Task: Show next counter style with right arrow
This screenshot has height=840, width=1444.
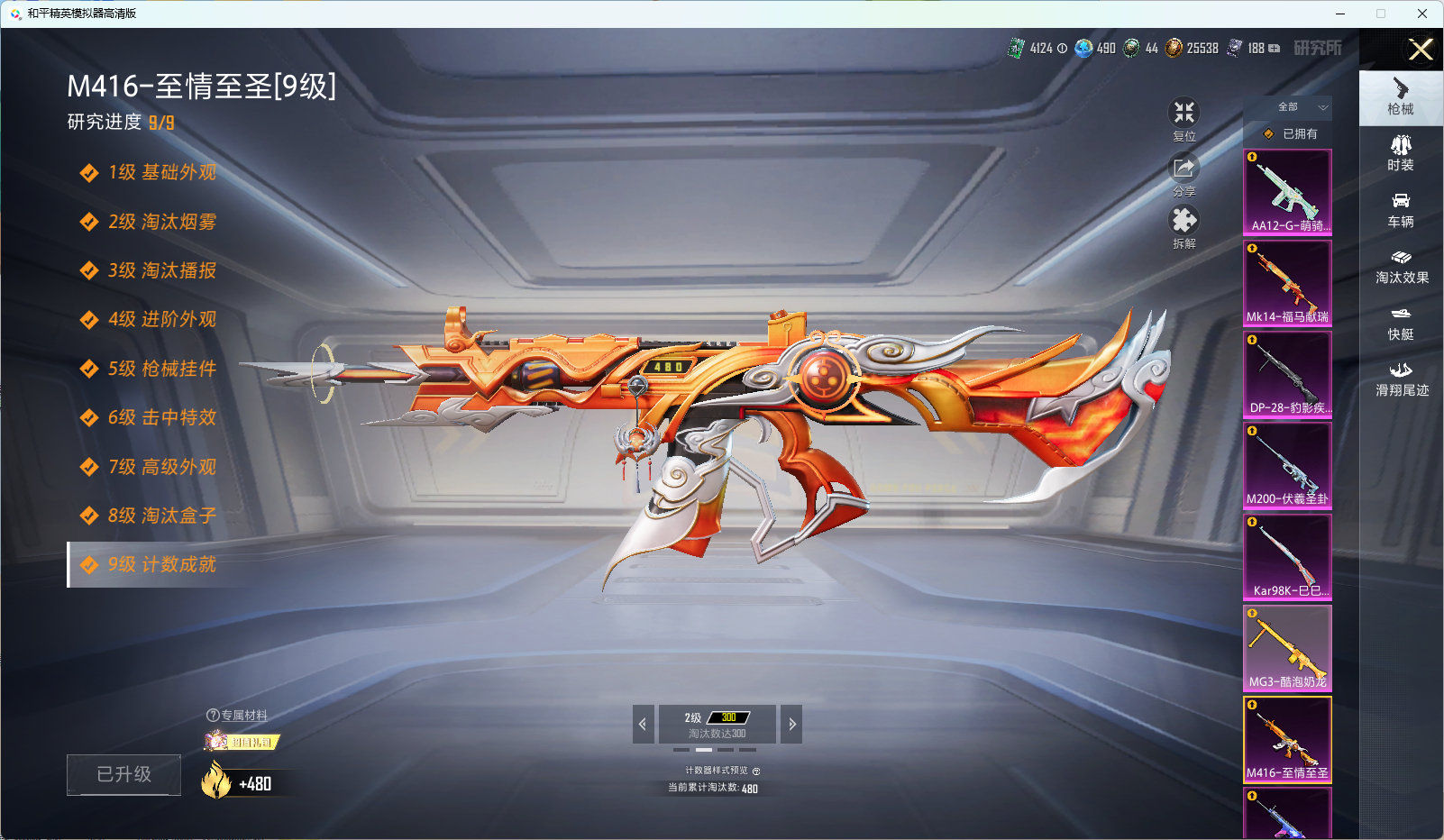Action: 791,724
